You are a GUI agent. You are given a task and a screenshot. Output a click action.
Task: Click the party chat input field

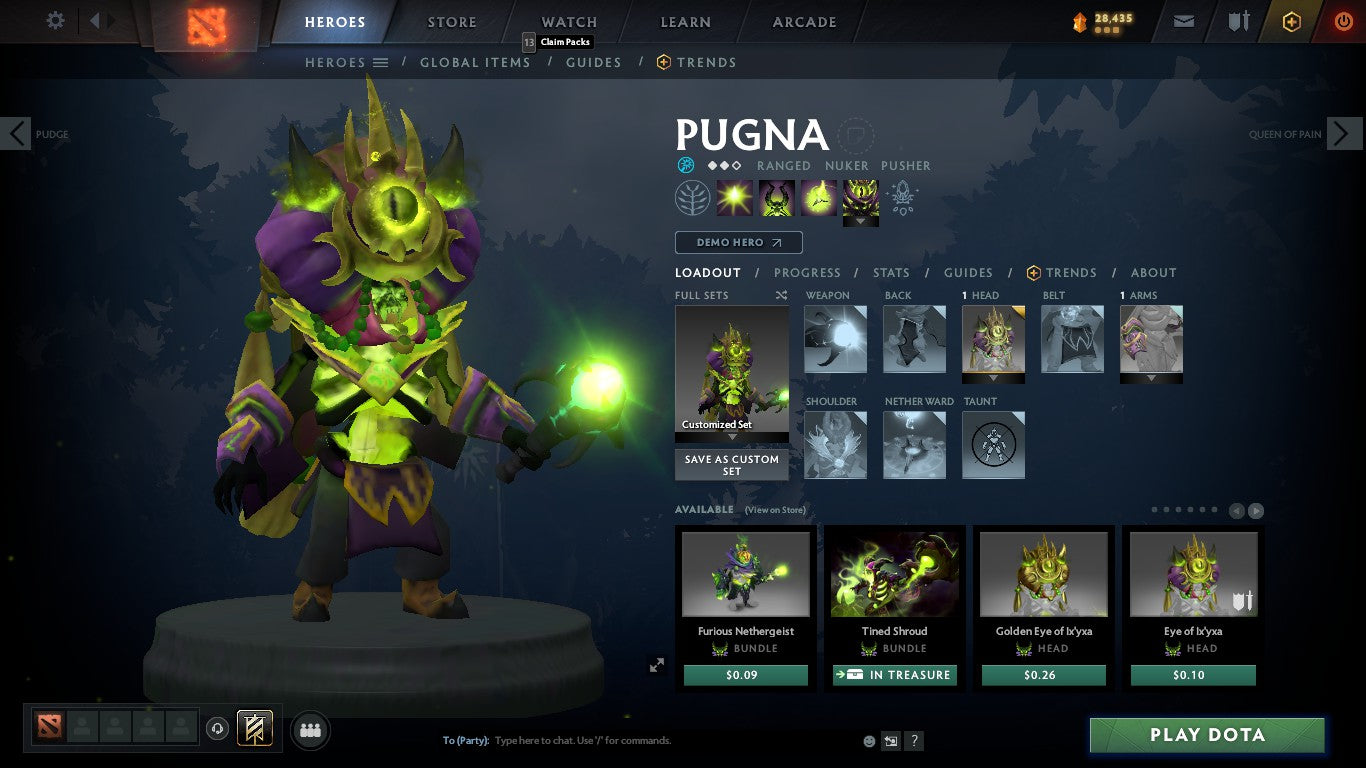pyautogui.click(x=600, y=741)
